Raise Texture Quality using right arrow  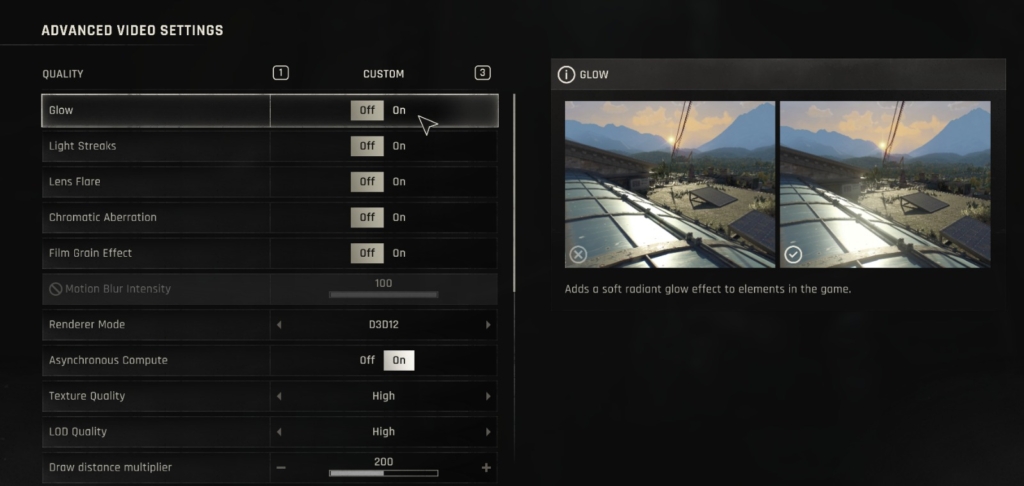pyautogui.click(x=488, y=396)
